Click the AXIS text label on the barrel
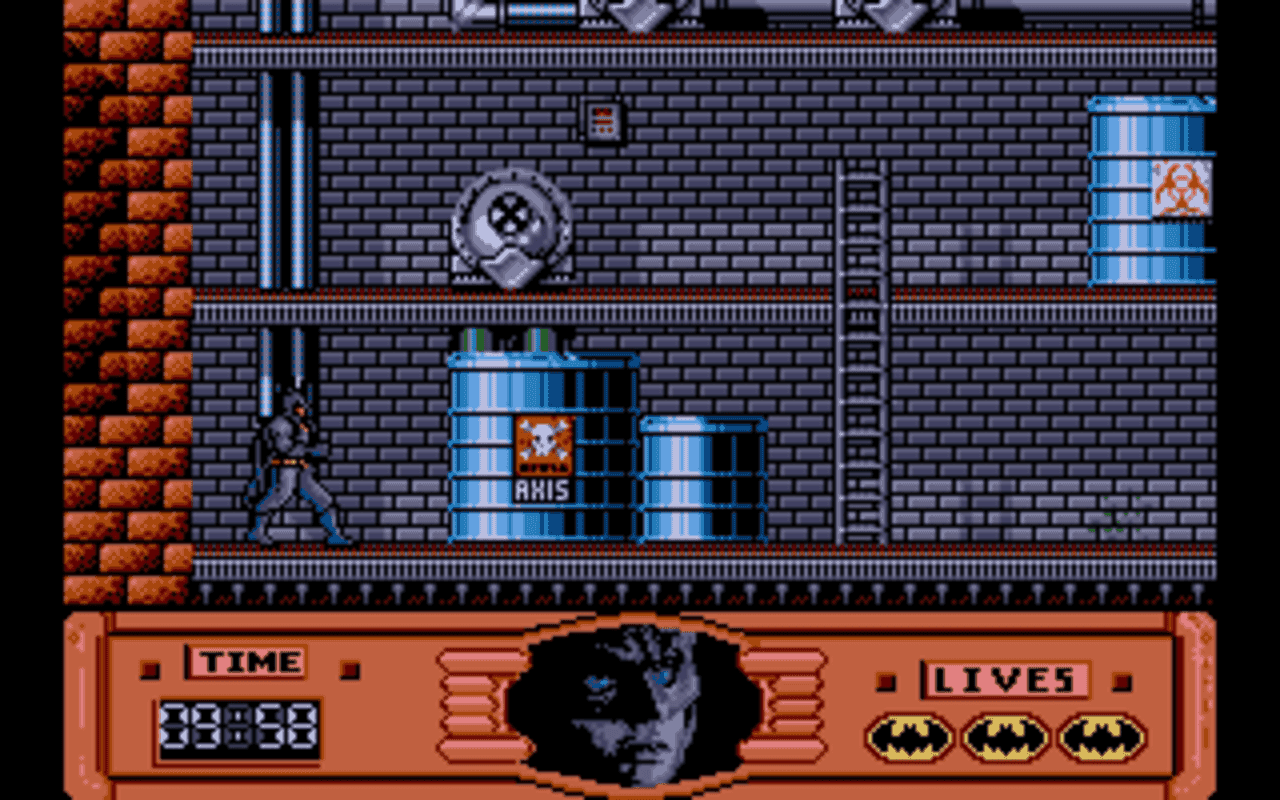This screenshot has height=800, width=1280. (542, 487)
